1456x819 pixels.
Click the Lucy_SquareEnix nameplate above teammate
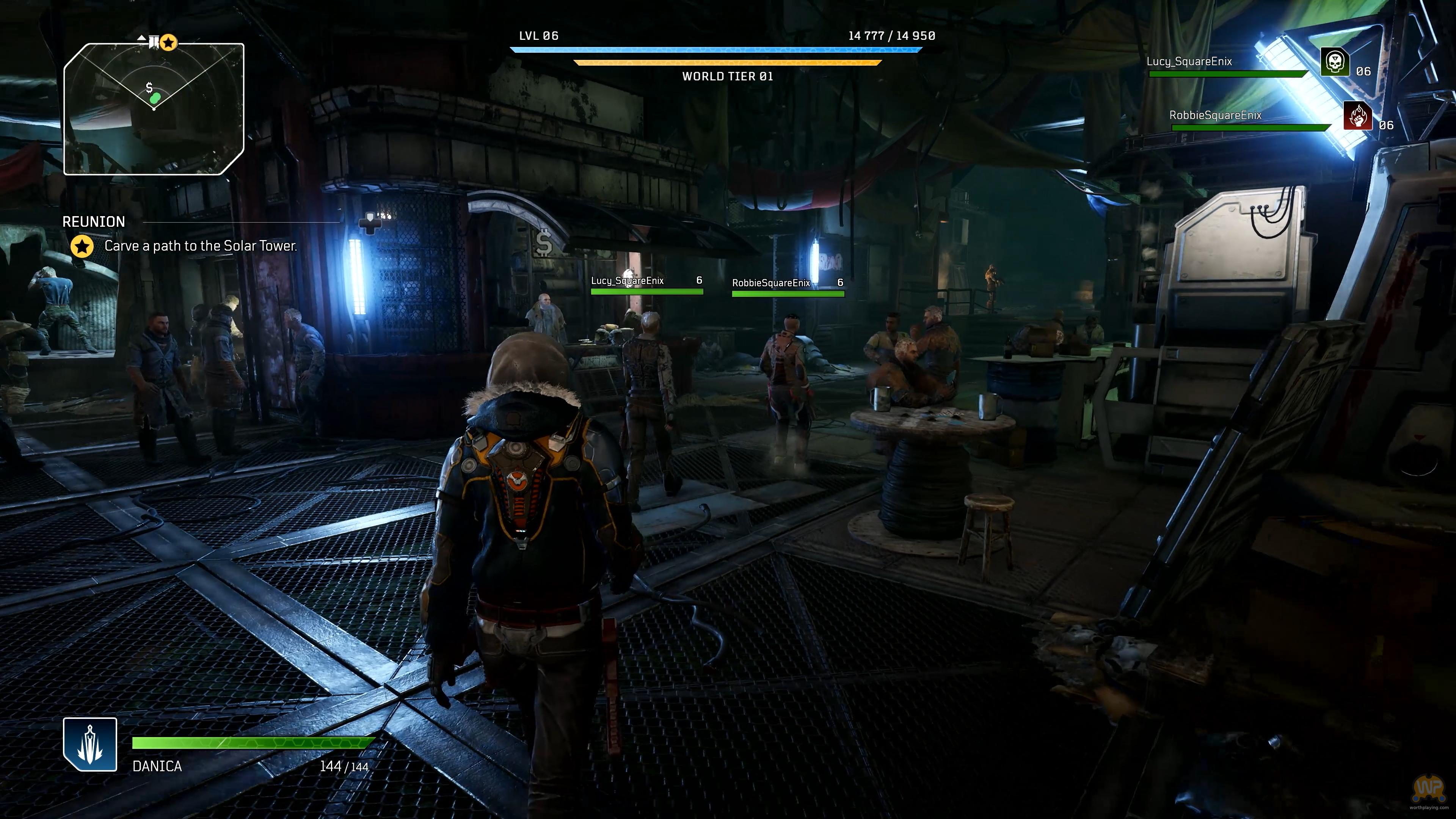(628, 281)
